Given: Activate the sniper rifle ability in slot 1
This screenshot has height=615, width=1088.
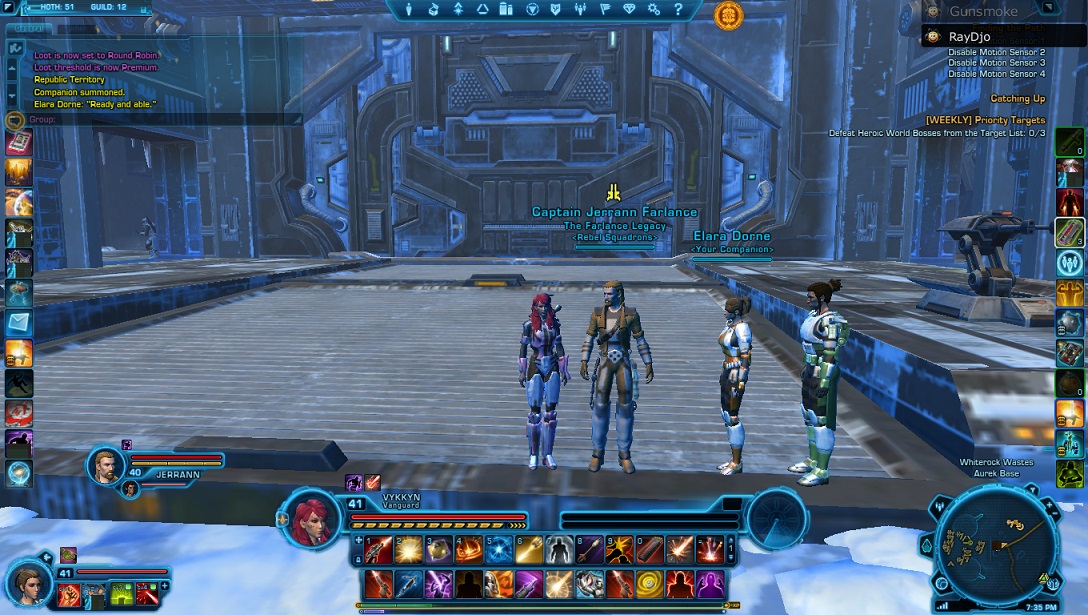Looking at the screenshot, I should 377,549.
